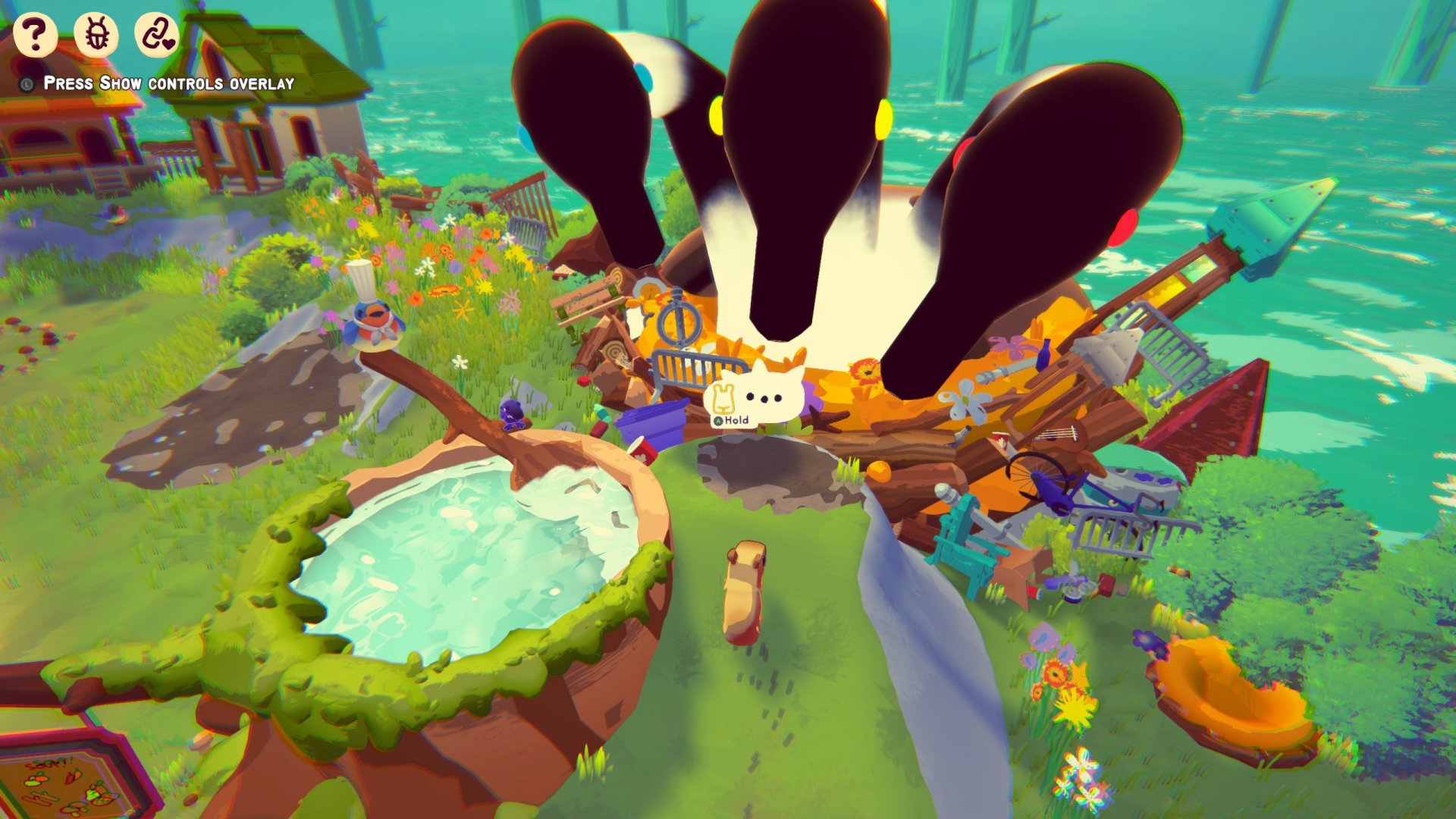Open the question mark help icon
This screenshot has height=819, width=1456.
coord(35,34)
